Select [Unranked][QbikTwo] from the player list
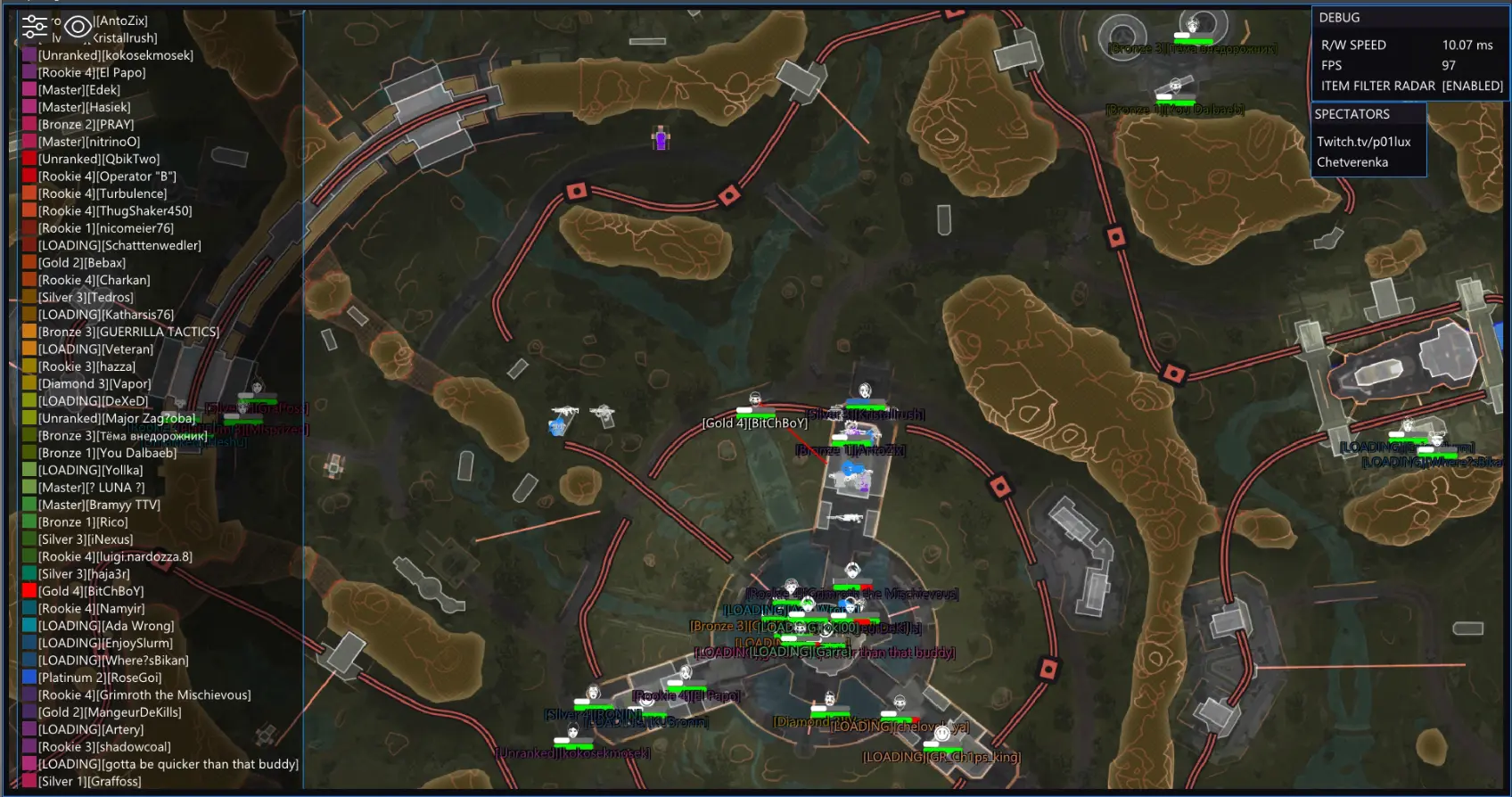The width and height of the screenshot is (1512, 797). [98, 159]
